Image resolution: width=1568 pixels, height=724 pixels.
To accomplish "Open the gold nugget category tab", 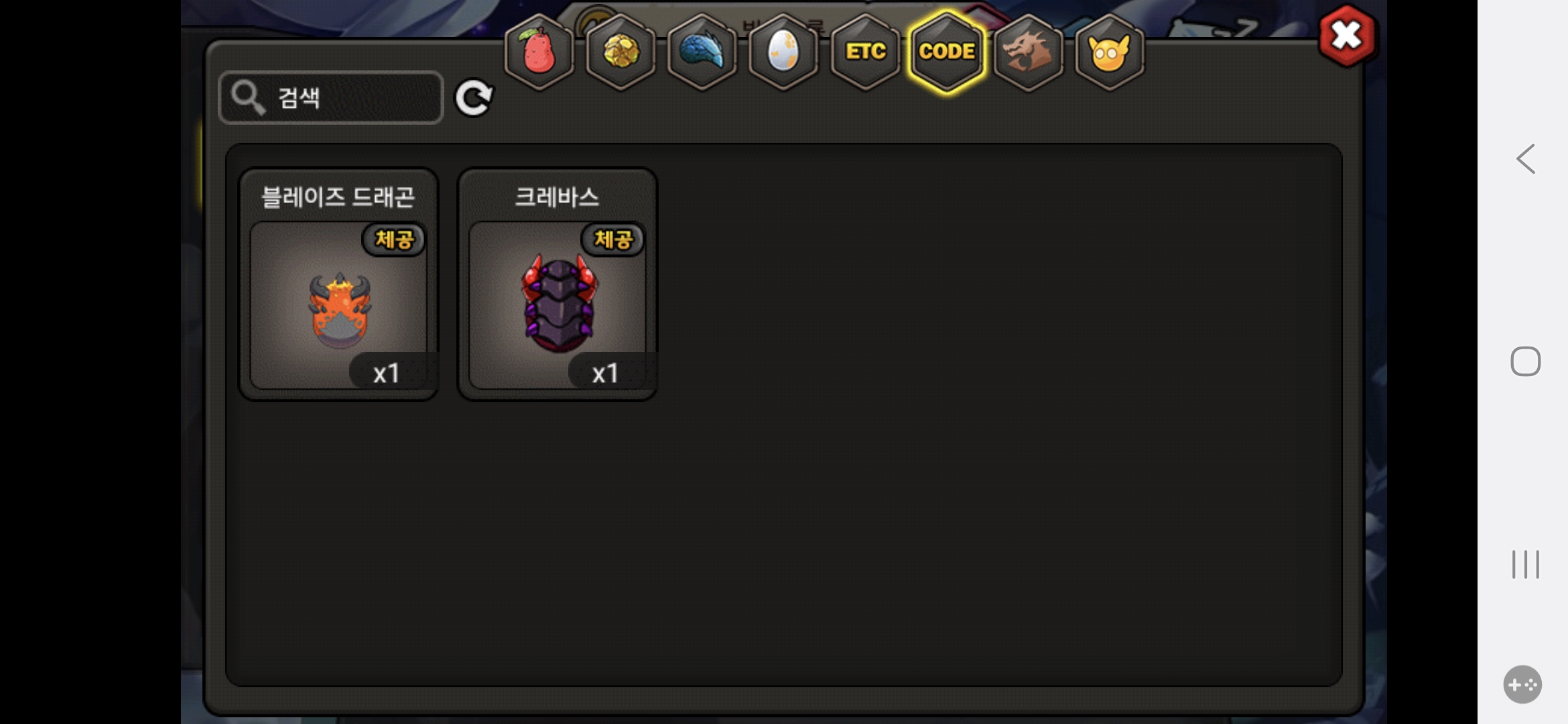I will tap(621, 52).
